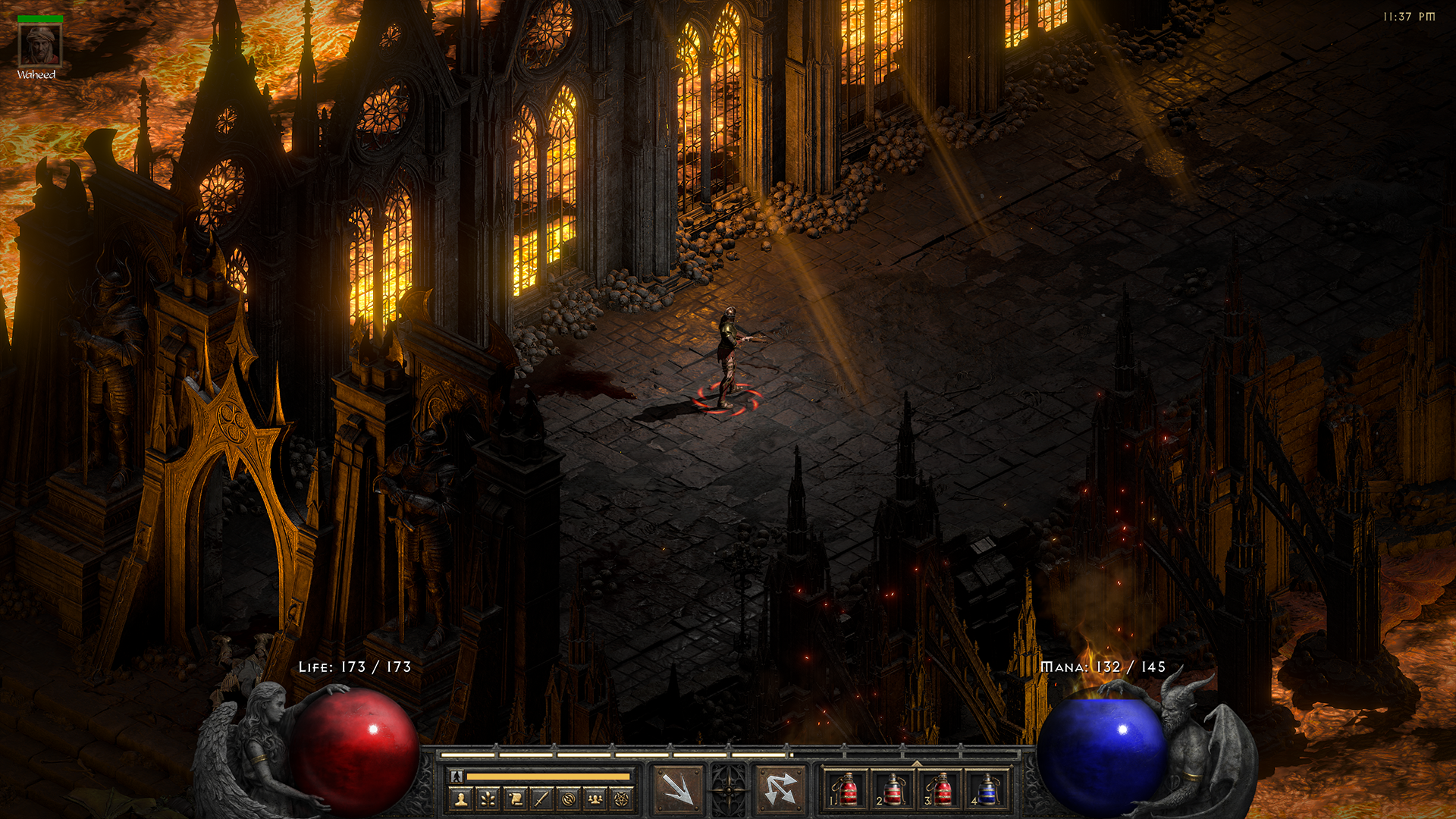Image resolution: width=1456 pixels, height=819 pixels.
Task: Expand the belt with the small arrow
Action: point(917,764)
